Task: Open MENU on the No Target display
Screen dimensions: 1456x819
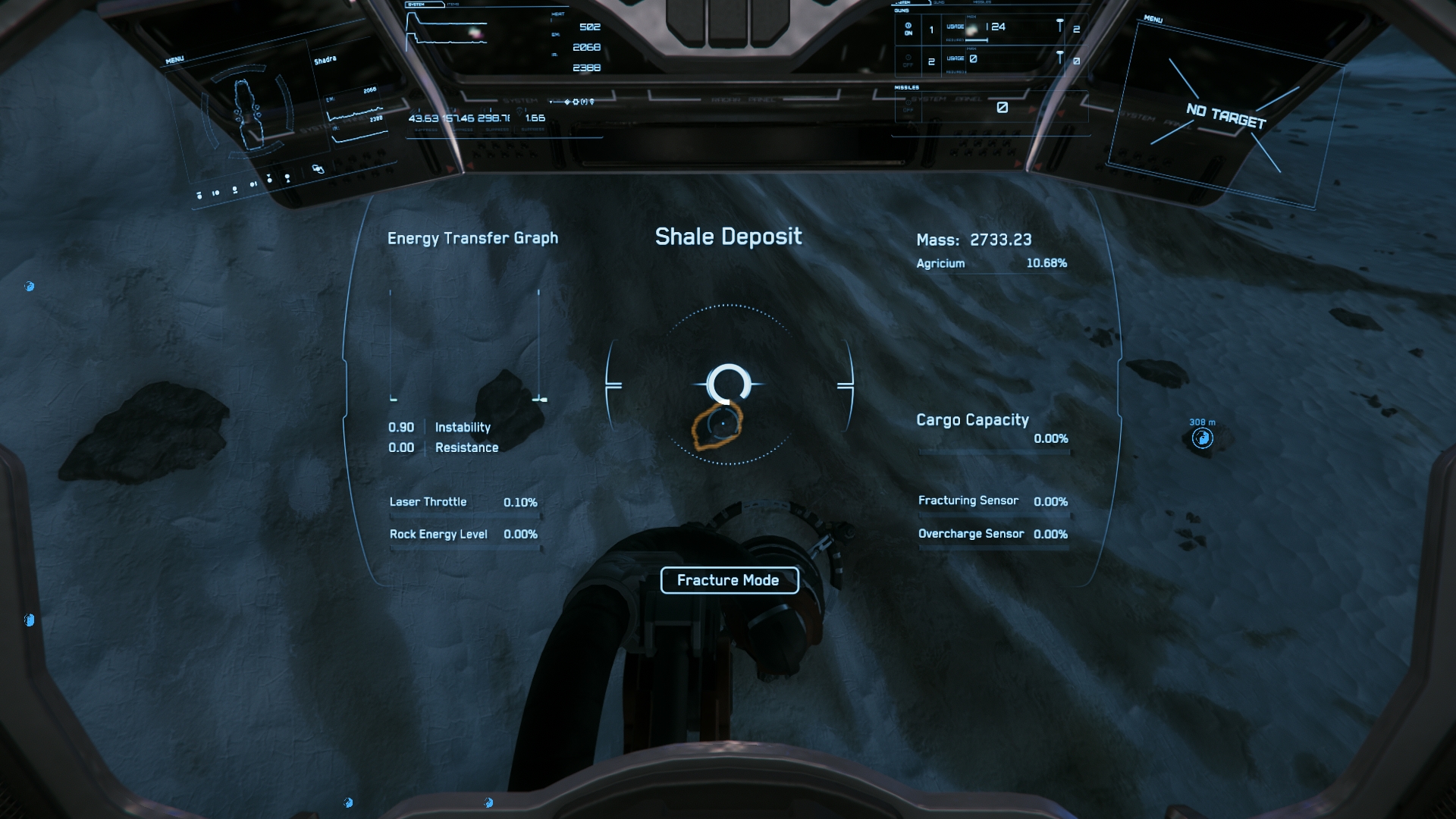Action: (1153, 19)
